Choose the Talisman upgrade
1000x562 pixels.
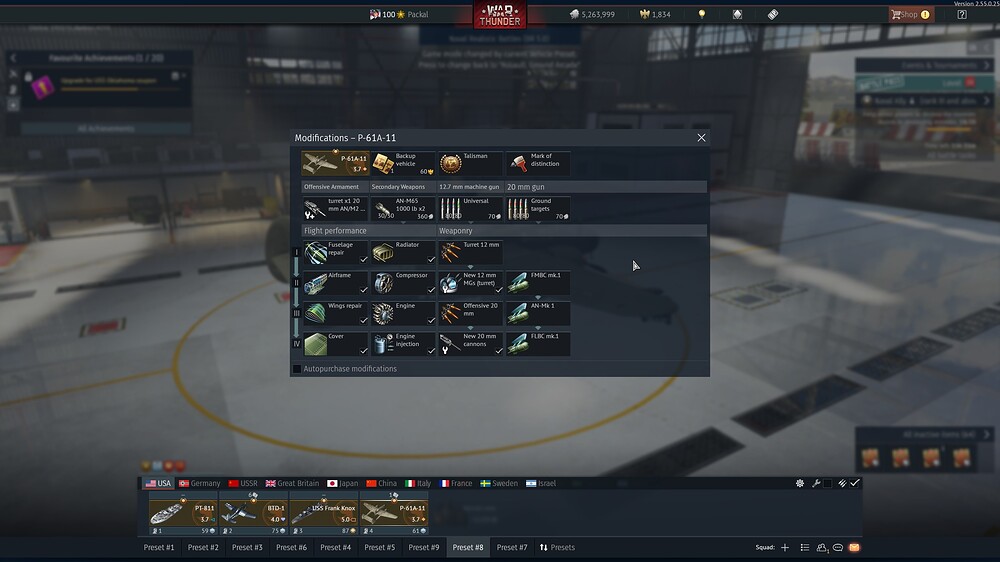(471, 163)
